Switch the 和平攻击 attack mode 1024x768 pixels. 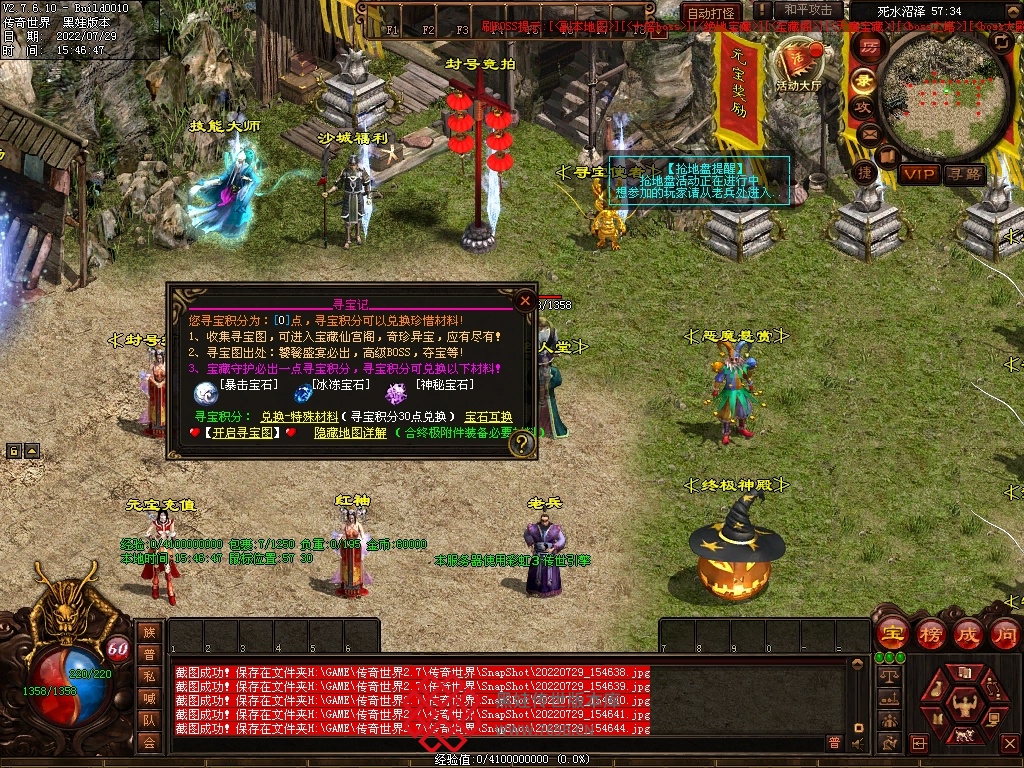(x=808, y=11)
